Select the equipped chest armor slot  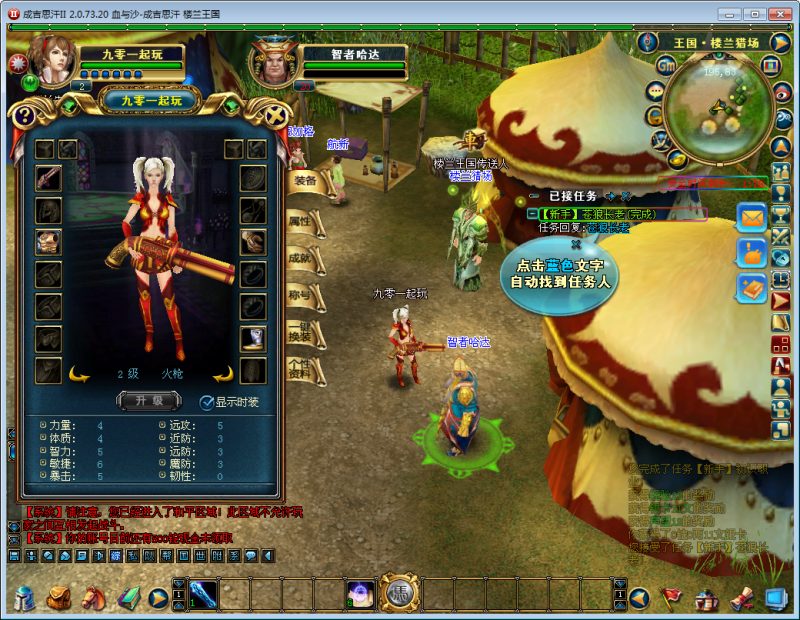[x=48, y=241]
